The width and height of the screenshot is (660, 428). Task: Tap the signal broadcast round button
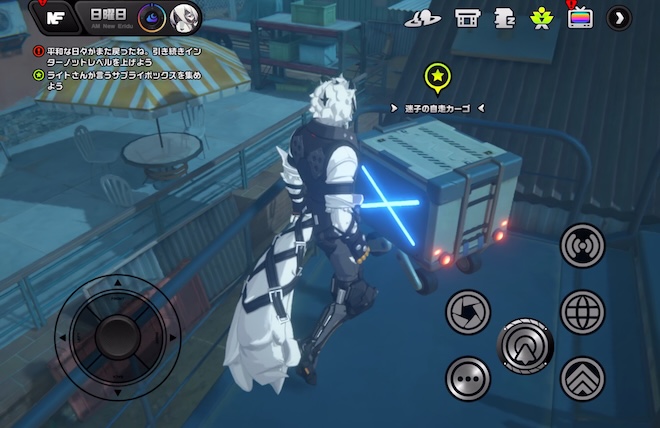click(x=582, y=245)
